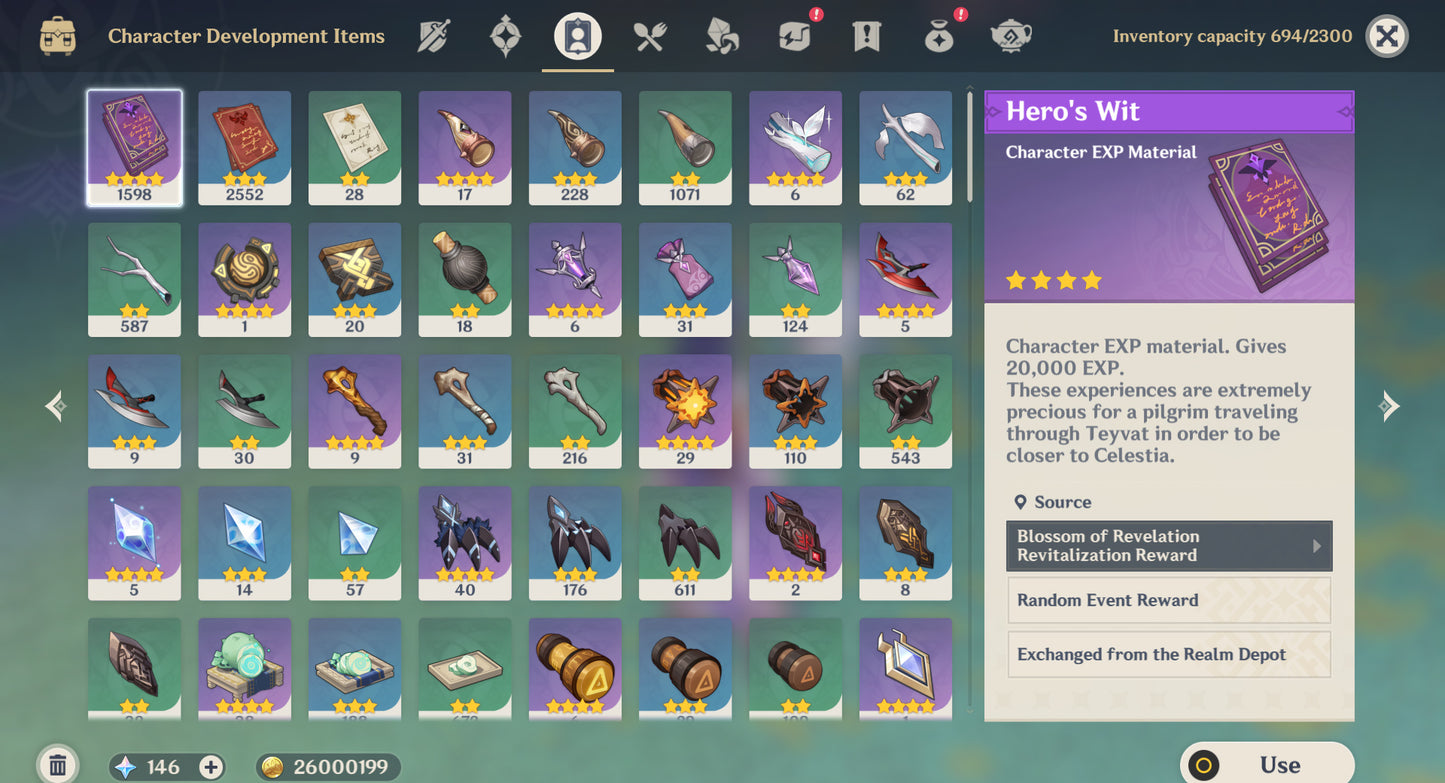Close the inventory with the X button
This screenshot has height=783, width=1445.
pyautogui.click(x=1386, y=37)
